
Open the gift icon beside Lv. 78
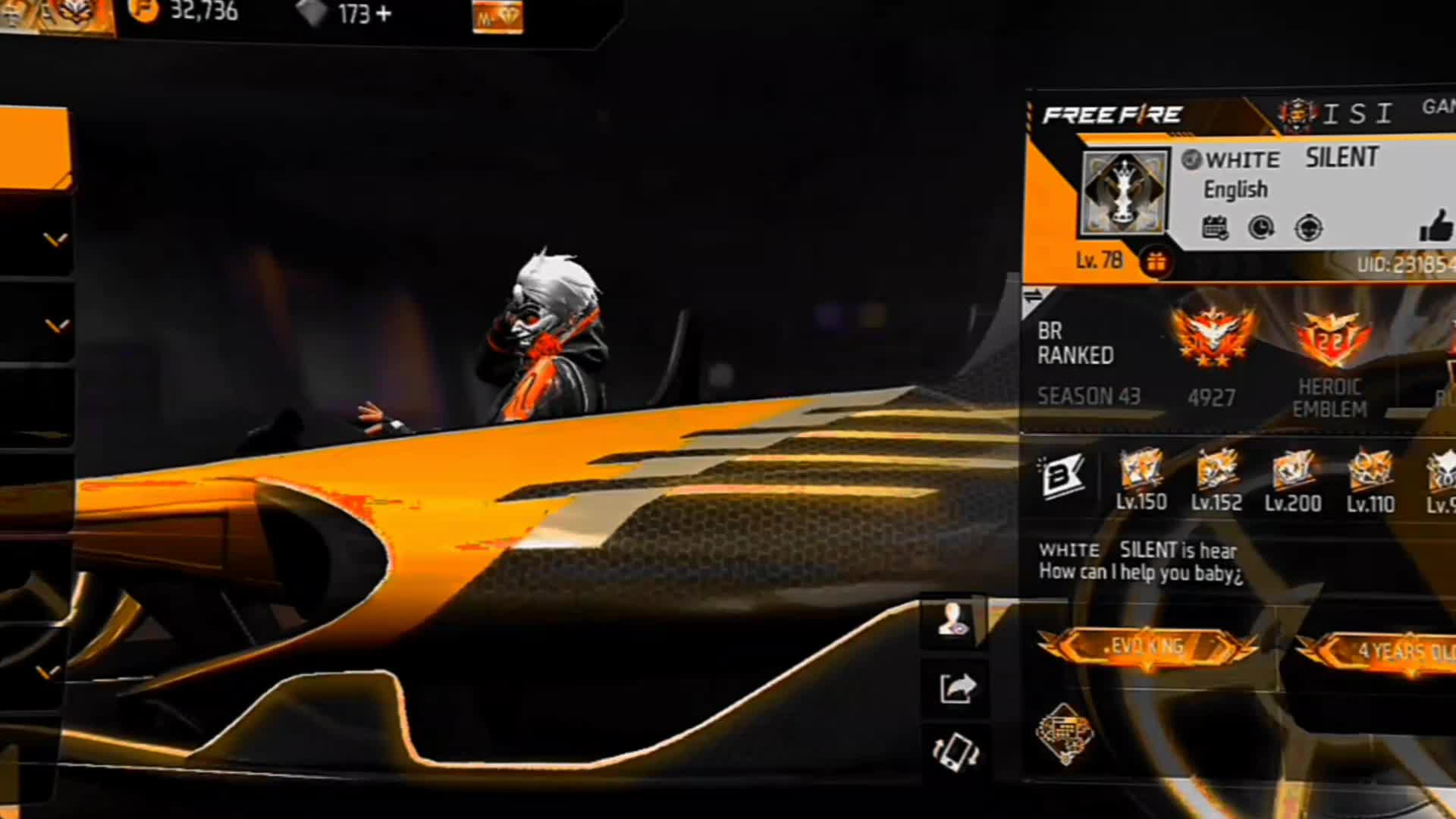[1156, 262]
